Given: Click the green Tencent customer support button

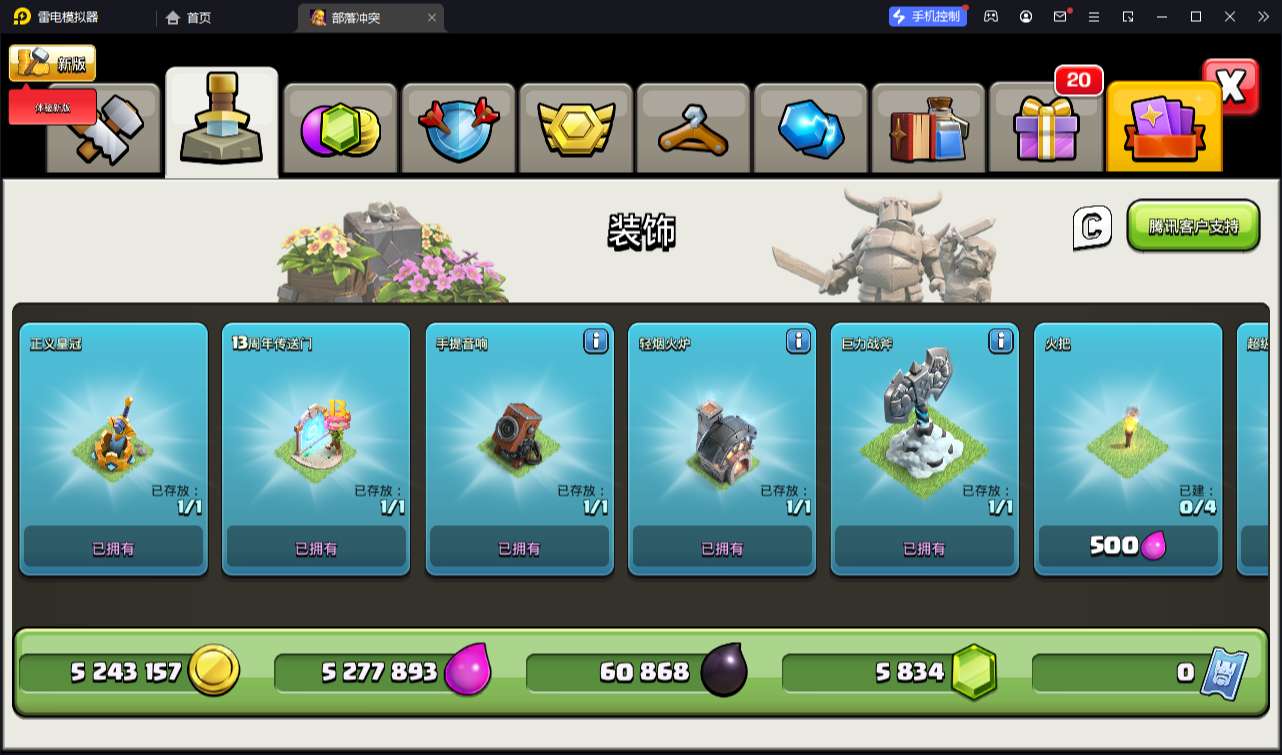Looking at the screenshot, I should coord(1193,226).
